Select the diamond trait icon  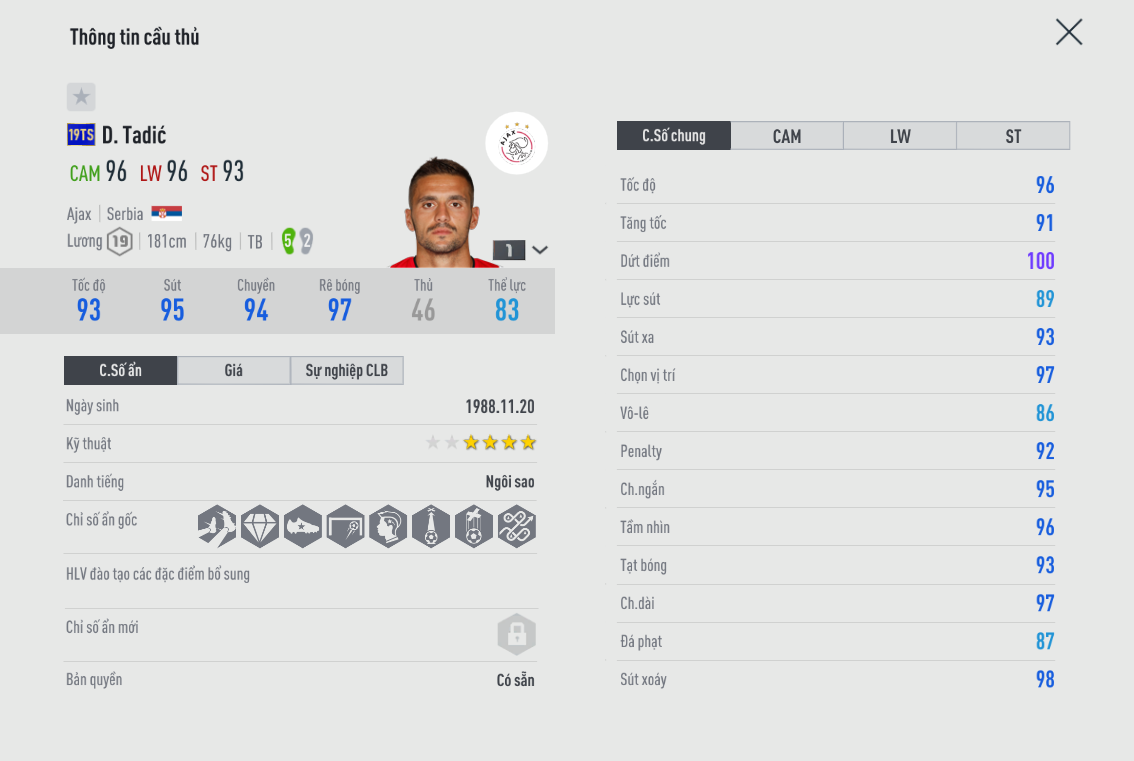[260, 526]
